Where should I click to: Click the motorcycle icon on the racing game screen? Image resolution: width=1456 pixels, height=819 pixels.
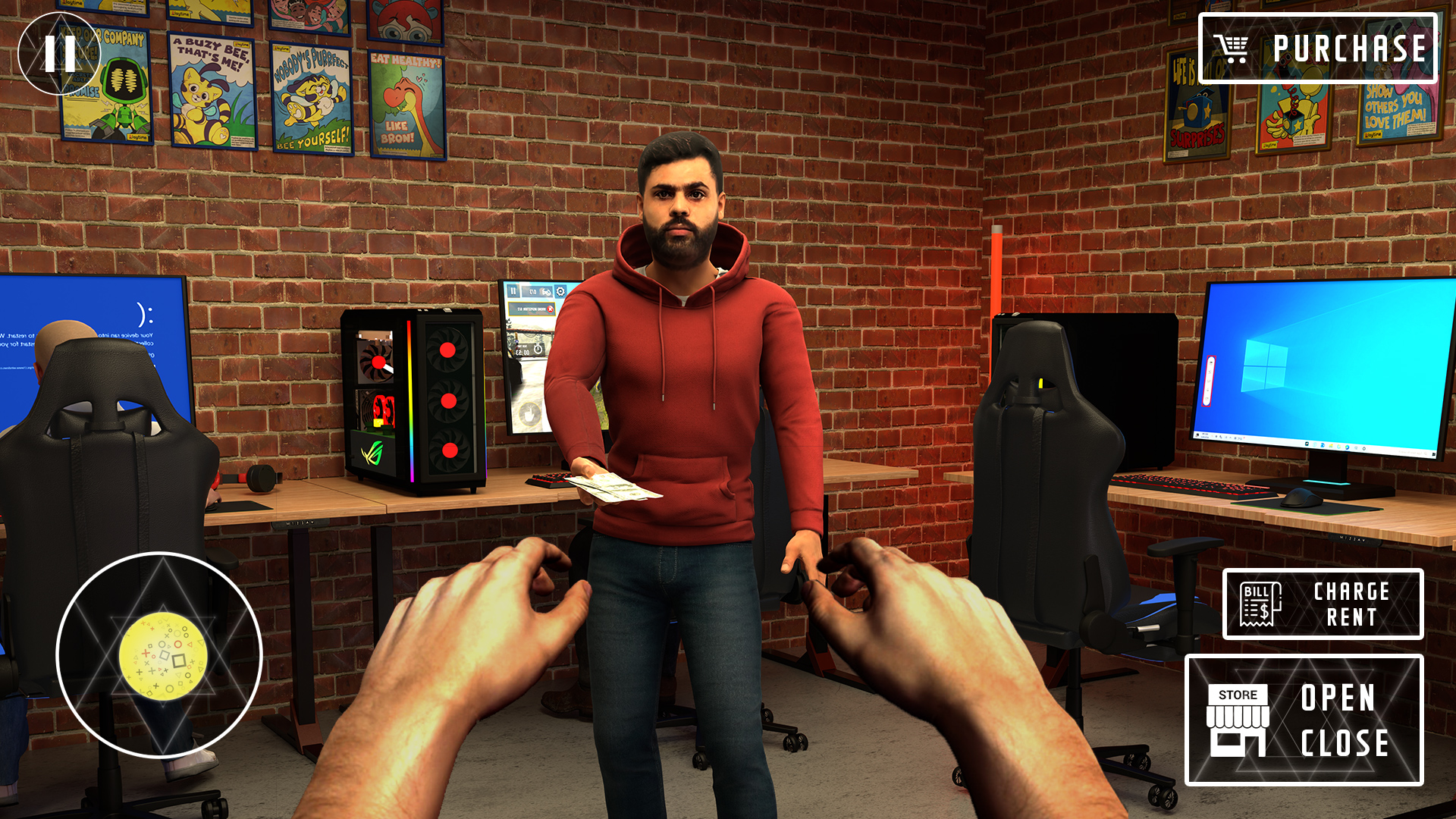click(x=547, y=293)
